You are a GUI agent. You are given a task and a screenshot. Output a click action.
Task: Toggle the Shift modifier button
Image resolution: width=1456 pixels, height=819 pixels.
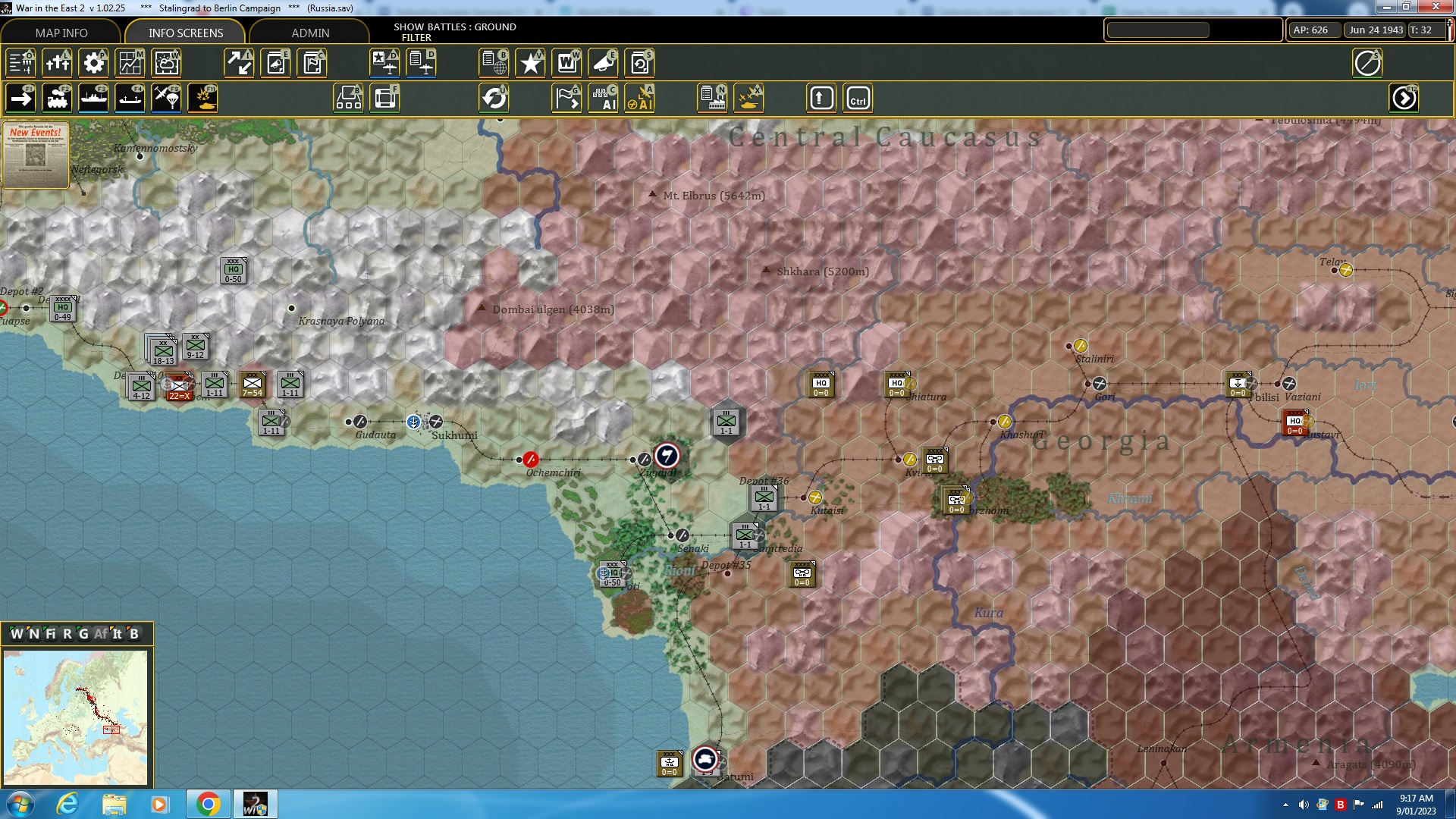coord(821,98)
